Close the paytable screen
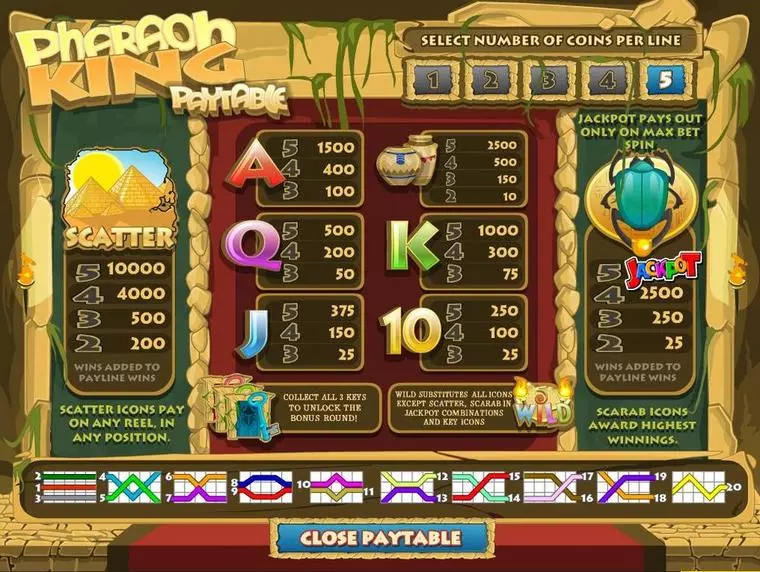The height and width of the screenshot is (572, 760). (x=381, y=537)
